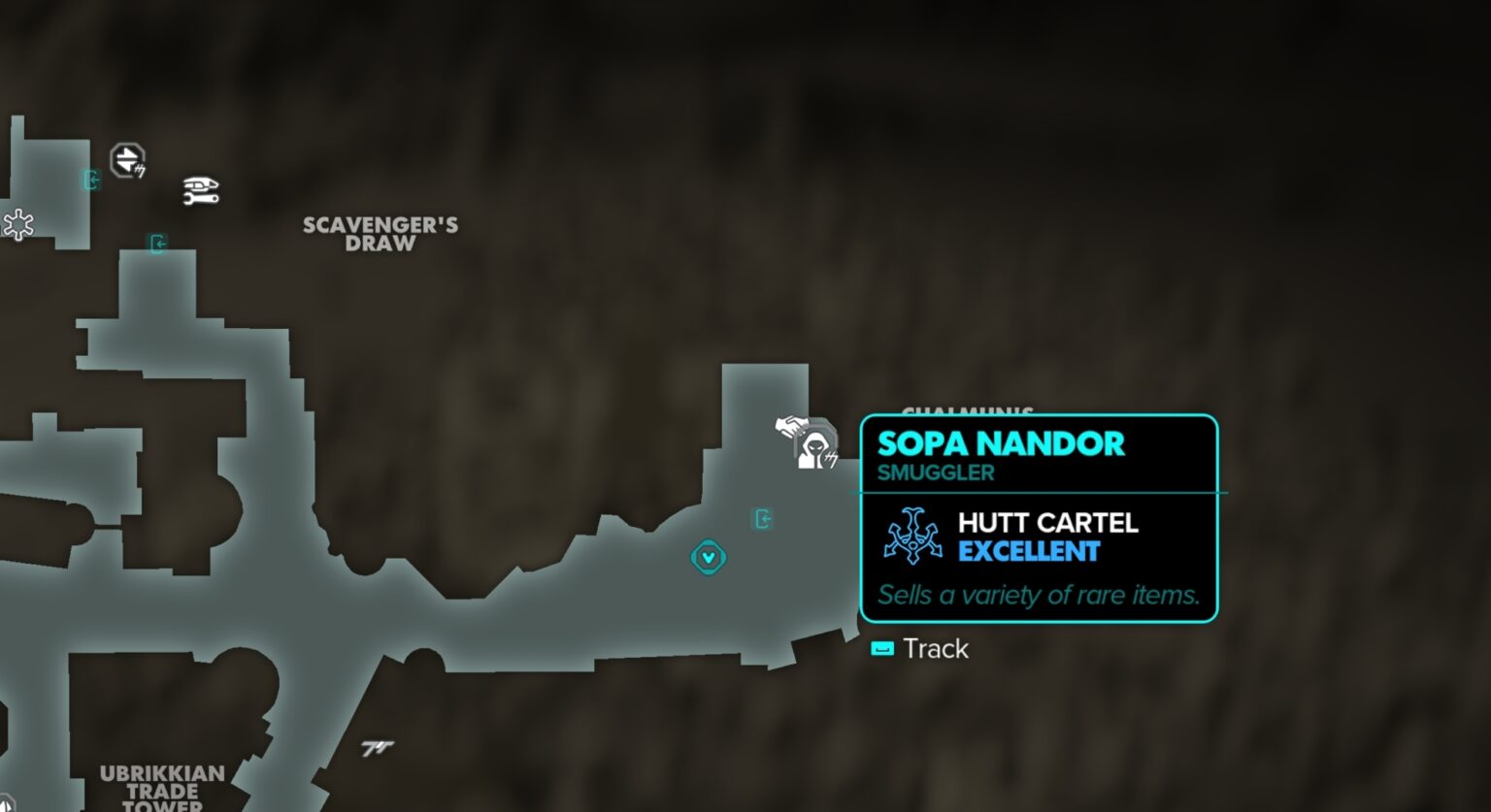Click the Ubrikkian Trade Tower label

click(161, 788)
